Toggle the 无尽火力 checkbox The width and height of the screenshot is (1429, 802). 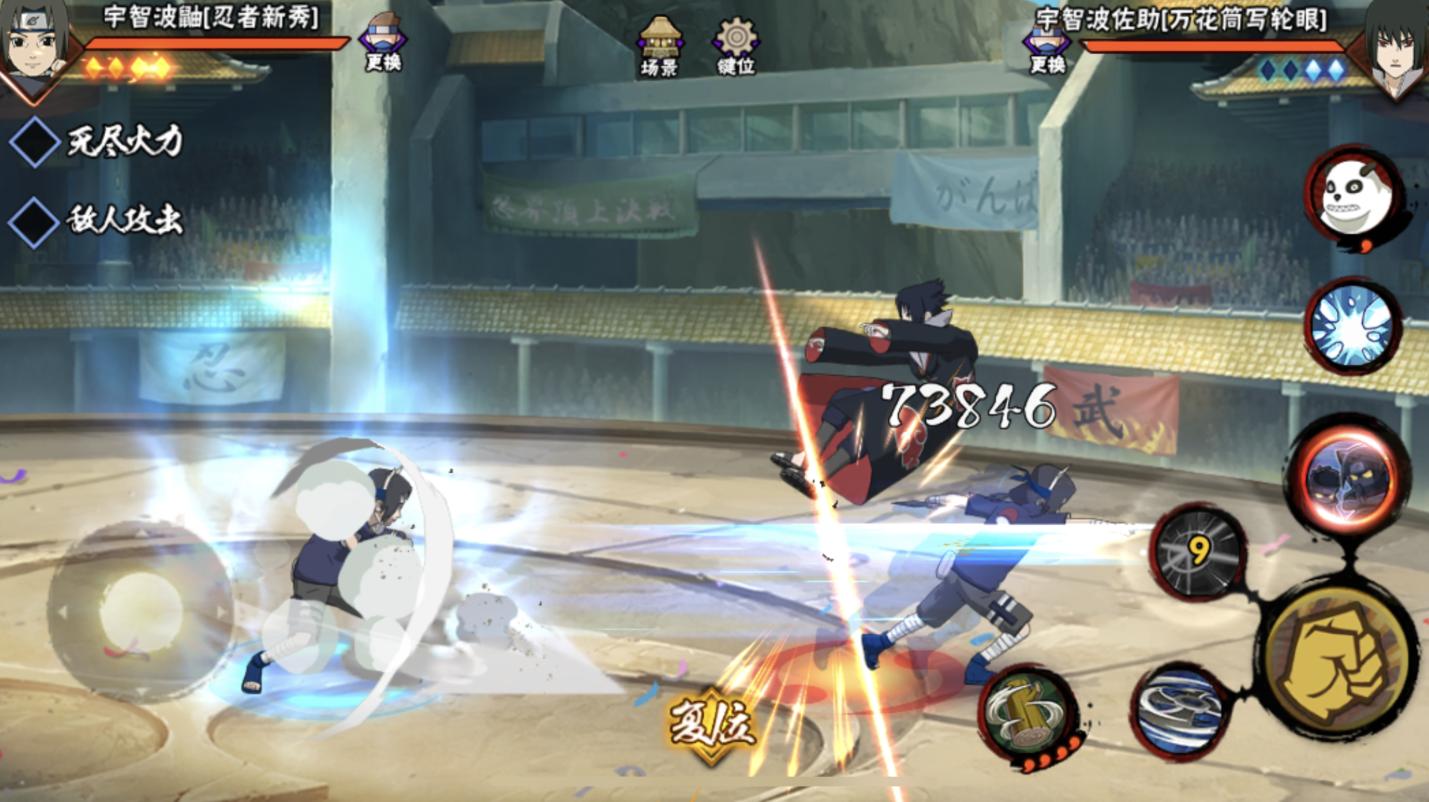[x=35, y=141]
